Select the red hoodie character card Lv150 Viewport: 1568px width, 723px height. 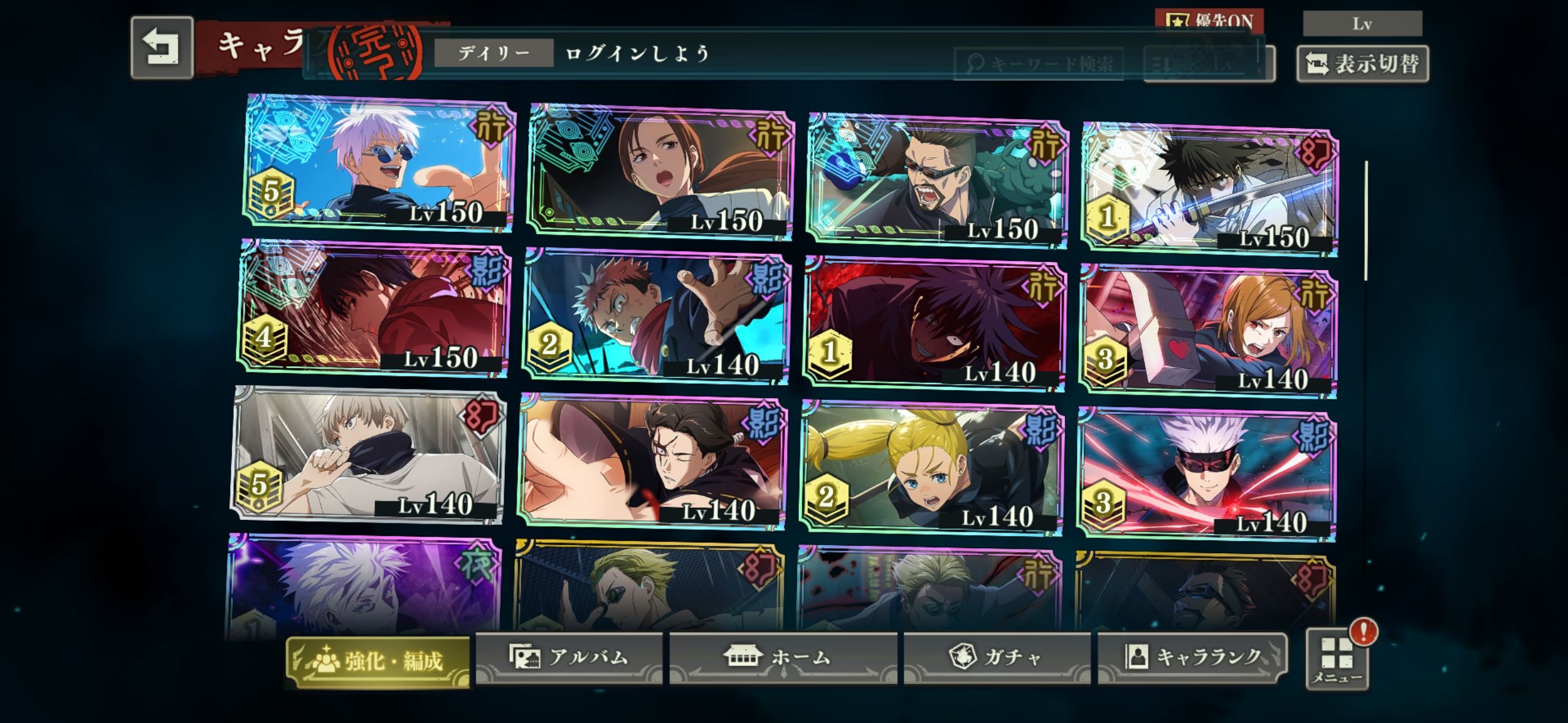pos(374,308)
